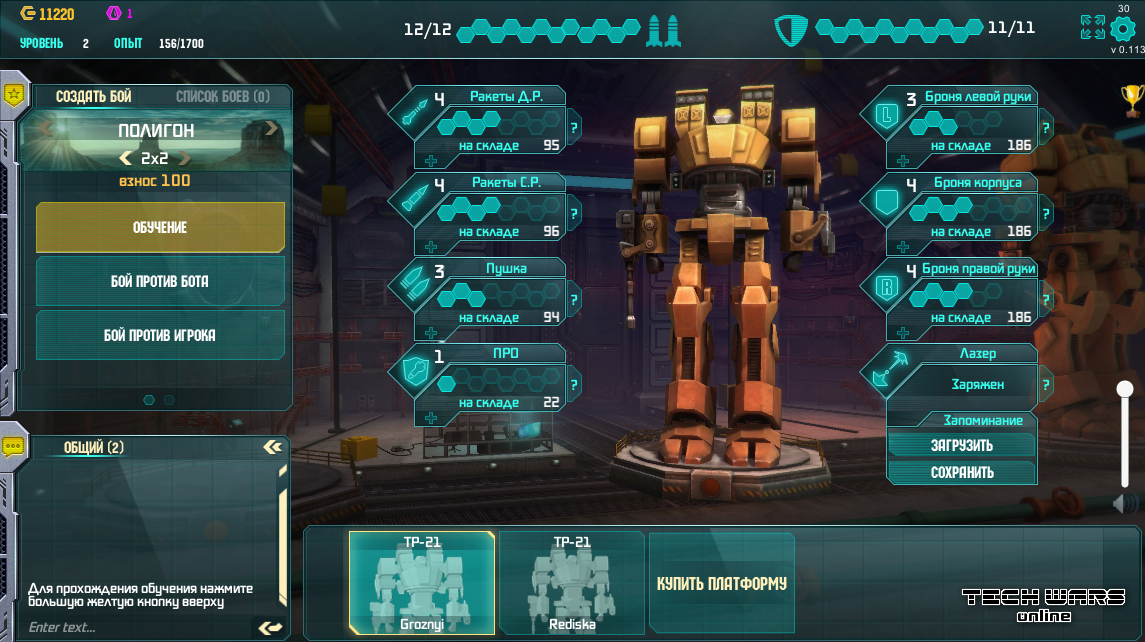Select БОЙ ПРОТИВ ИГРОКА battle mode

click(x=160, y=335)
